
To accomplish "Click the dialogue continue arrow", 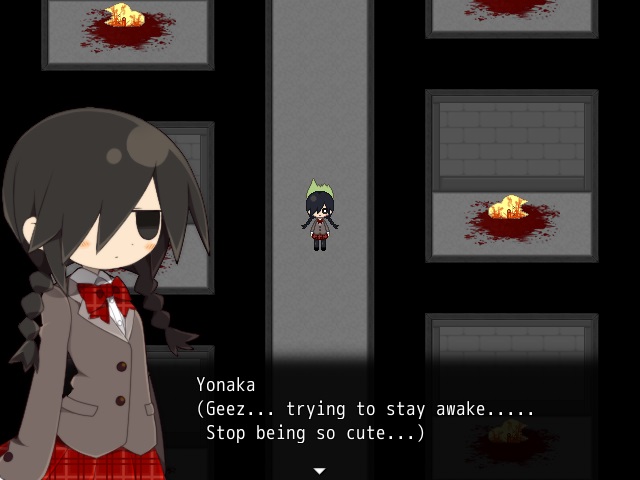I will 319,470.
